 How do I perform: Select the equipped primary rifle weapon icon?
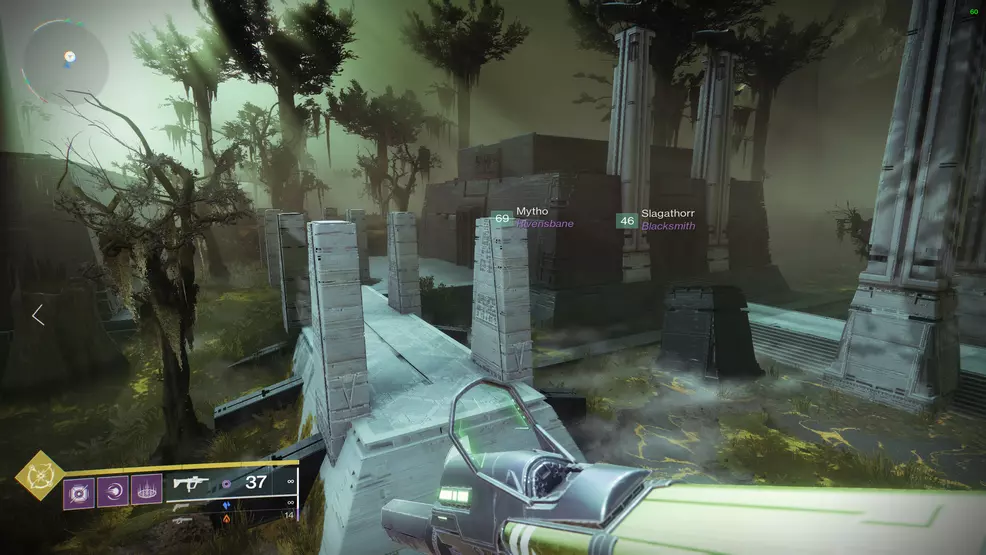pos(194,484)
